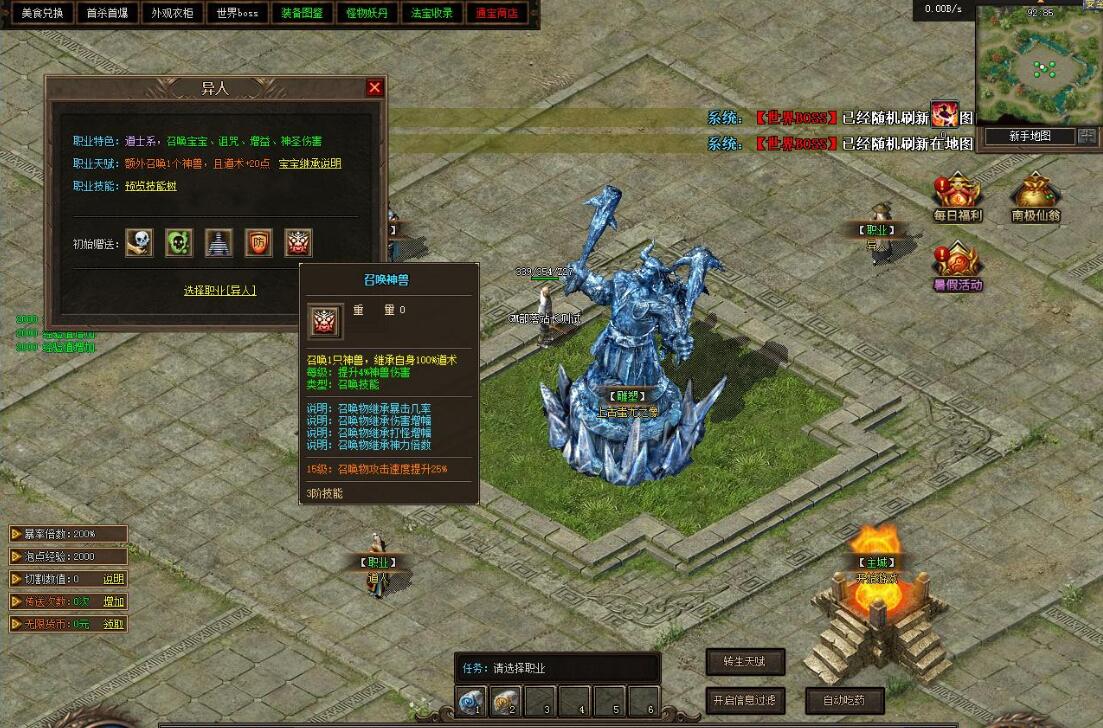The image size is (1103, 728).
Task: Open the 预览技能树 skill tree preview
Action: click(x=150, y=186)
